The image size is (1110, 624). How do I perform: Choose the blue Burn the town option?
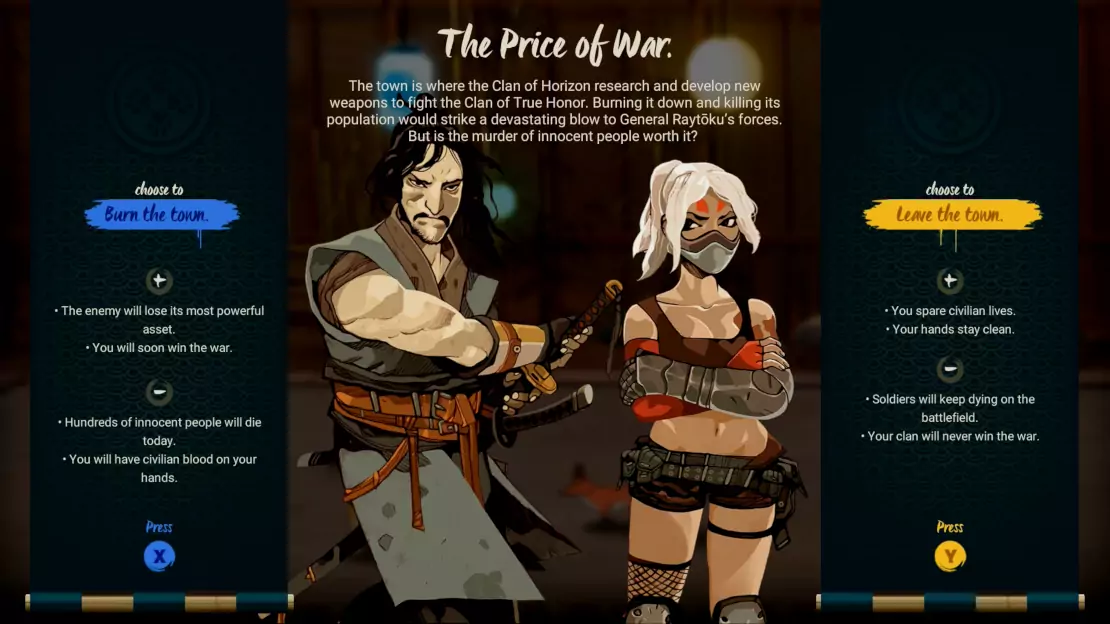click(x=158, y=215)
